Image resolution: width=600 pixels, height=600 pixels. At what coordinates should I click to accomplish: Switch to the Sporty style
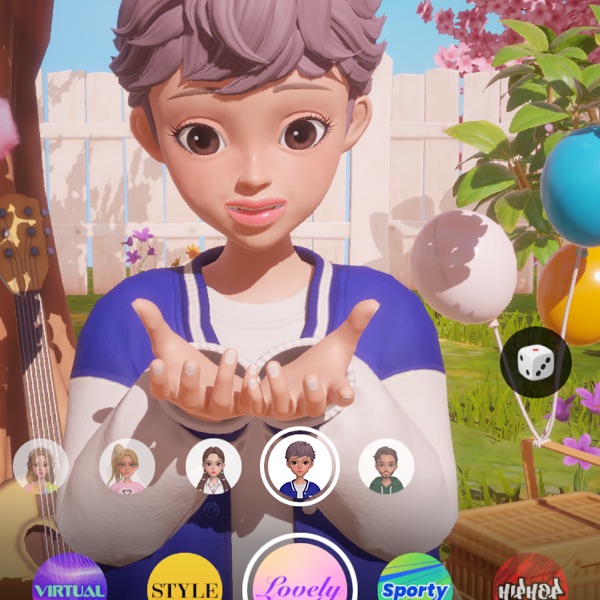tap(415, 582)
